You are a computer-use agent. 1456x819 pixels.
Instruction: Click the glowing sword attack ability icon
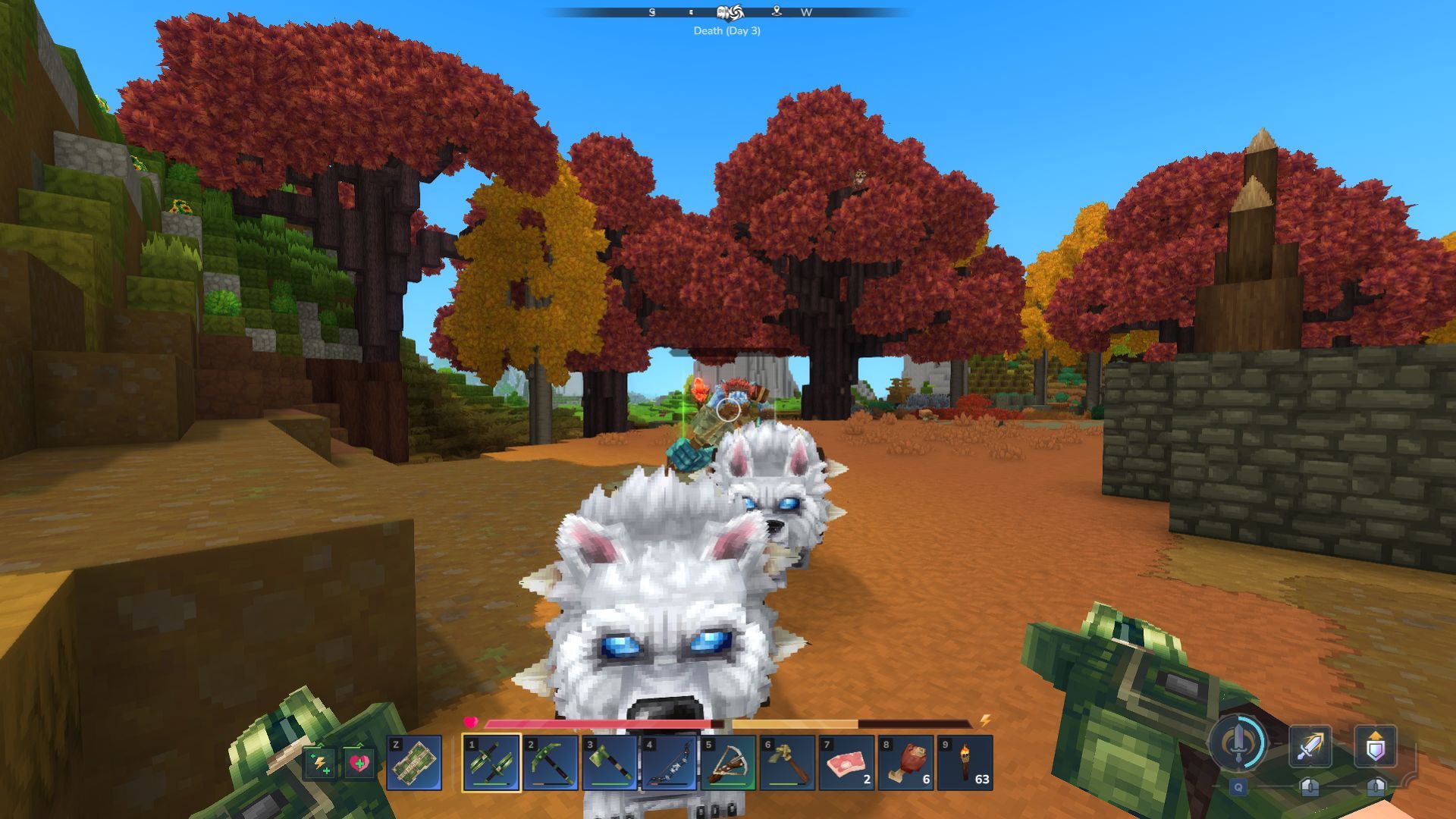pyautogui.click(x=1310, y=746)
